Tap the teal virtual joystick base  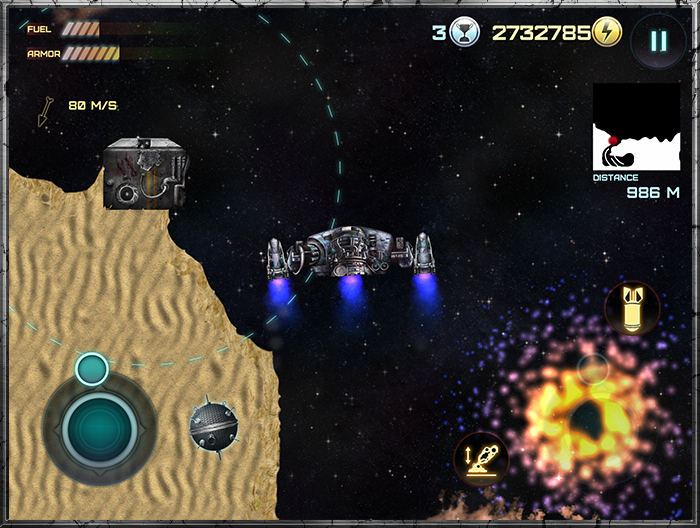click(99, 430)
